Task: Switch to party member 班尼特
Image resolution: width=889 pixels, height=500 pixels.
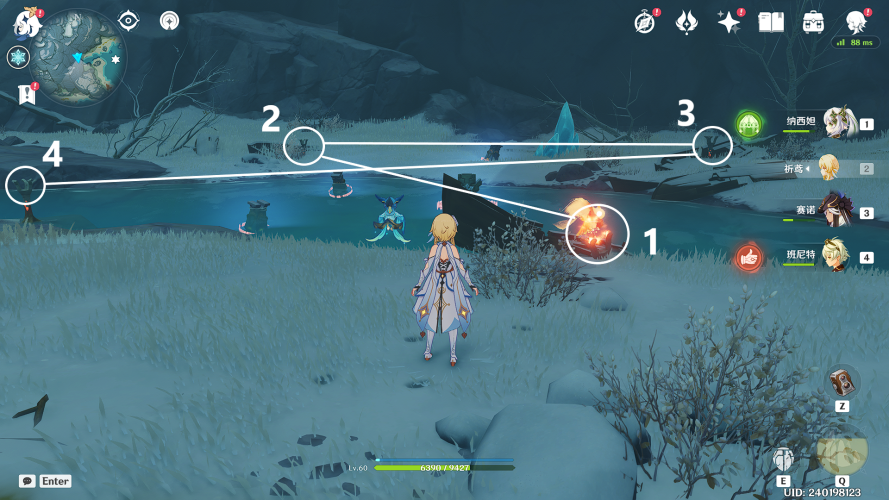Action: (840, 255)
